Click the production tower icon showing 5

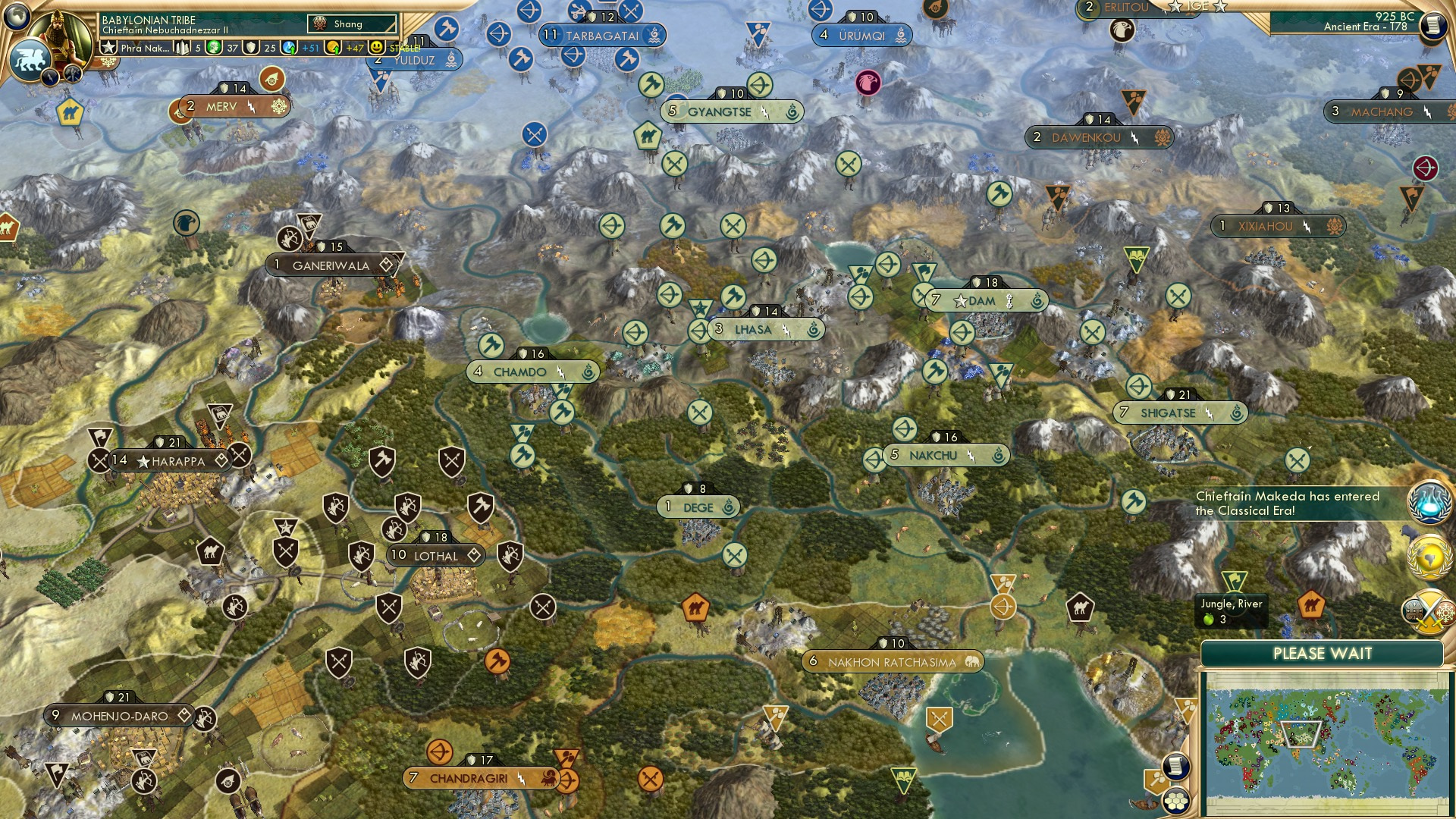(x=188, y=48)
